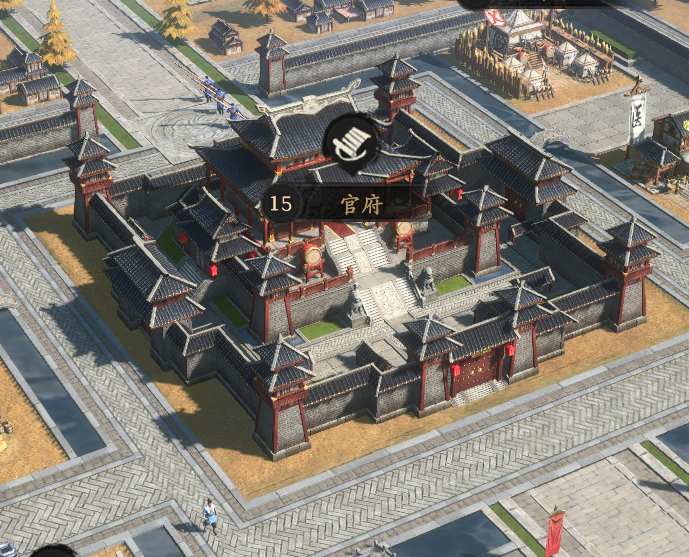Open the scroll icon above the government office
The width and height of the screenshot is (689, 557).
(x=351, y=140)
